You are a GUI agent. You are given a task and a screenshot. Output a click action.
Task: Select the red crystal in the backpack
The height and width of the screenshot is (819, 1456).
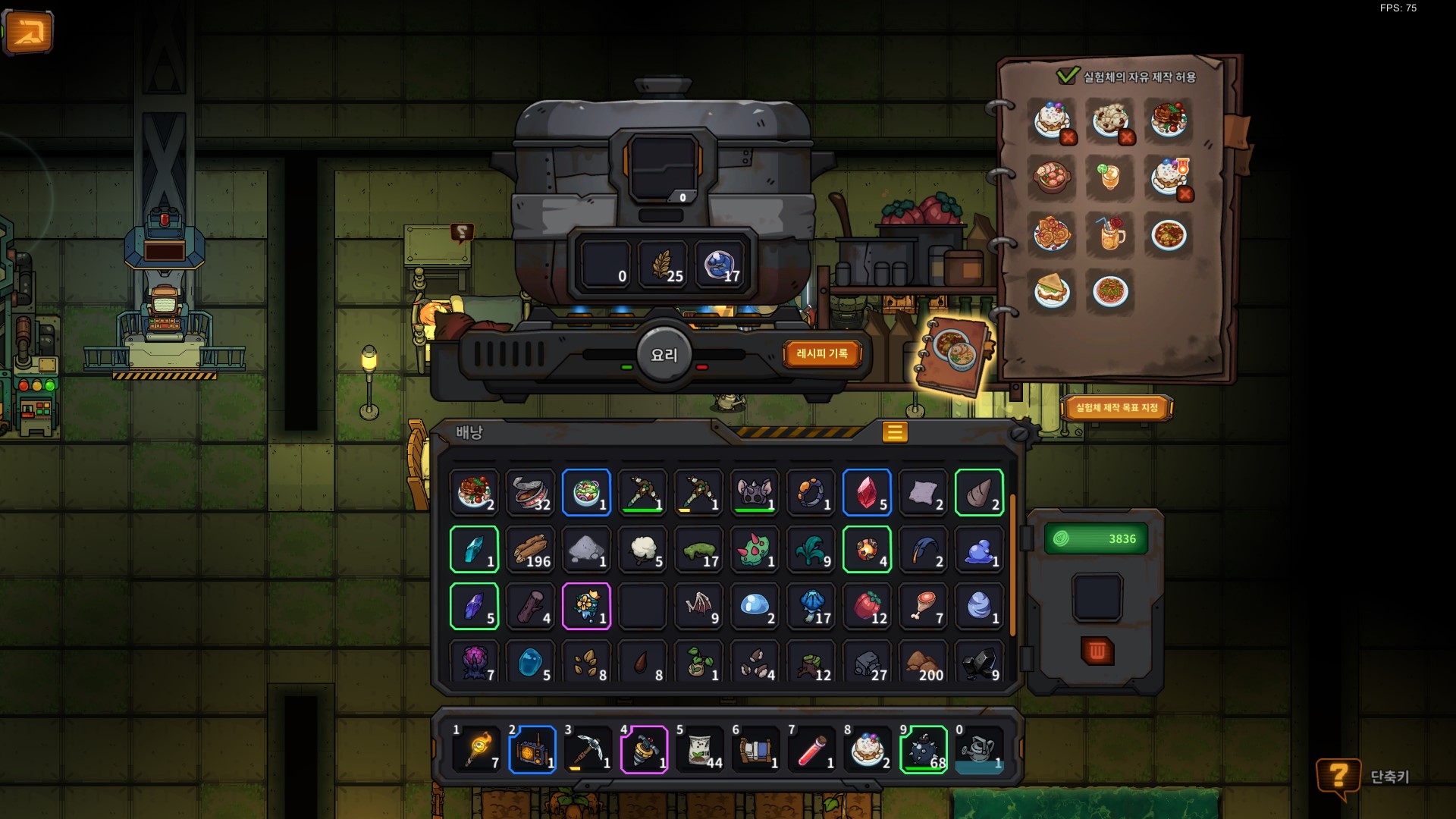[x=867, y=493]
